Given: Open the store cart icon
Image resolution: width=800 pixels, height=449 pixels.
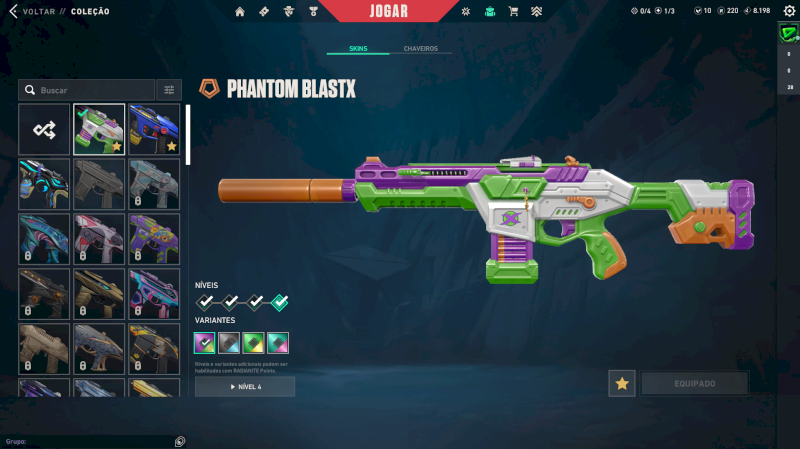Looking at the screenshot, I should tap(513, 11).
